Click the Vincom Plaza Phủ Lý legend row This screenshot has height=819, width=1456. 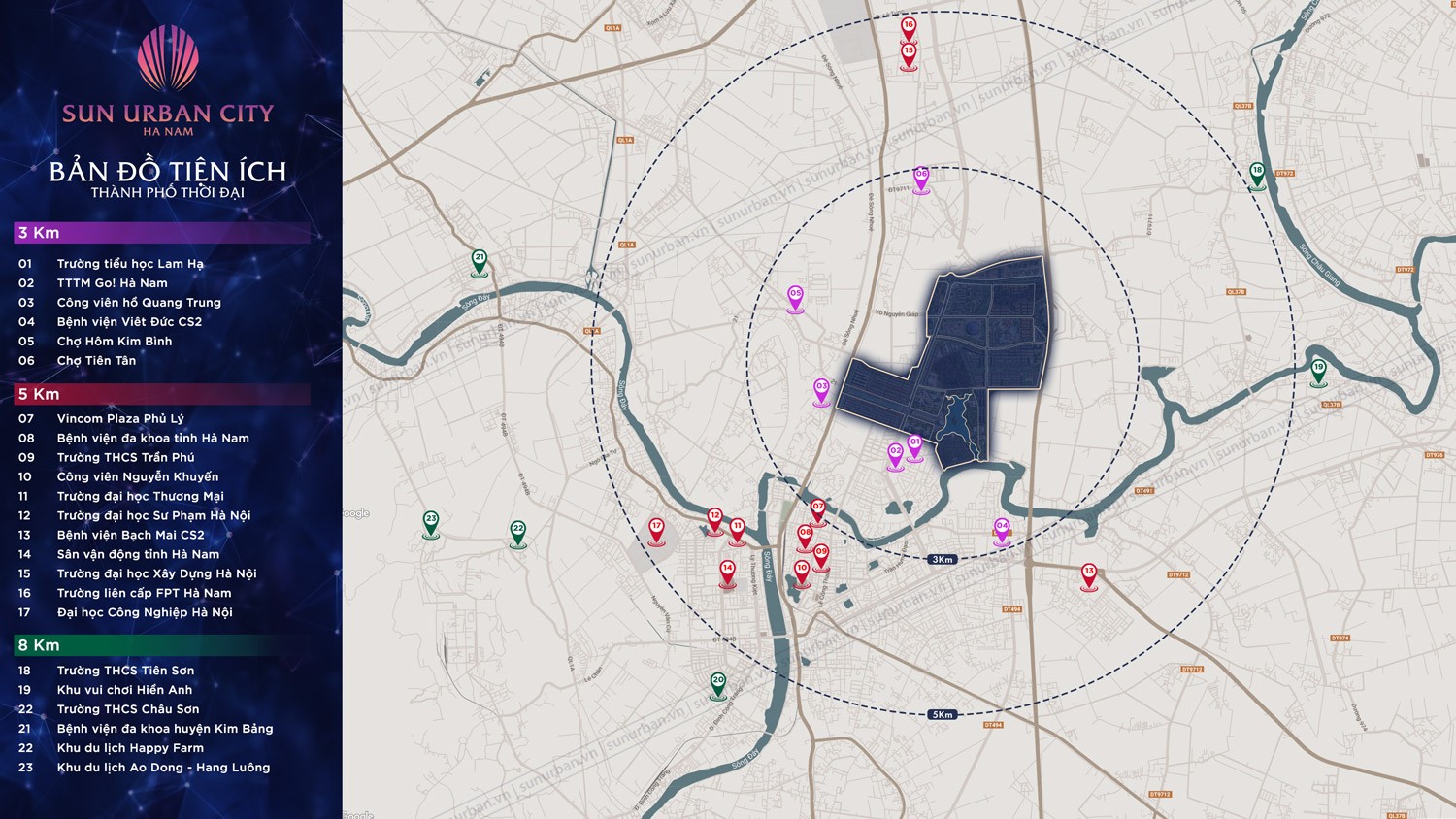[x=119, y=419]
